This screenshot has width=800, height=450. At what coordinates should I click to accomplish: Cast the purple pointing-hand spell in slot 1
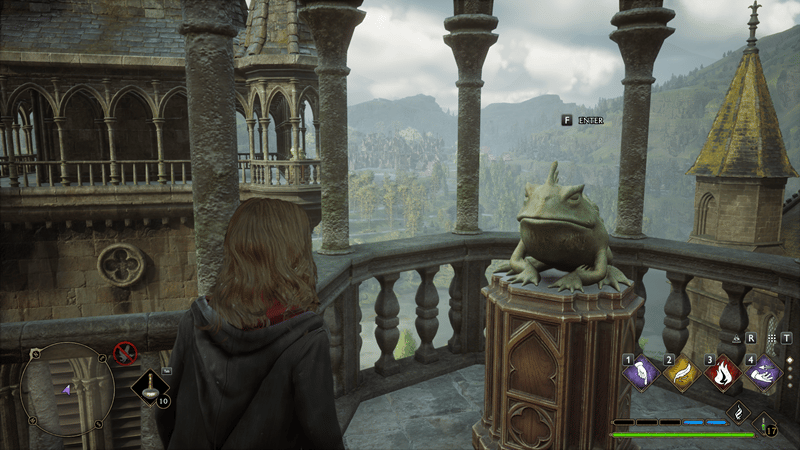point(640,374)
